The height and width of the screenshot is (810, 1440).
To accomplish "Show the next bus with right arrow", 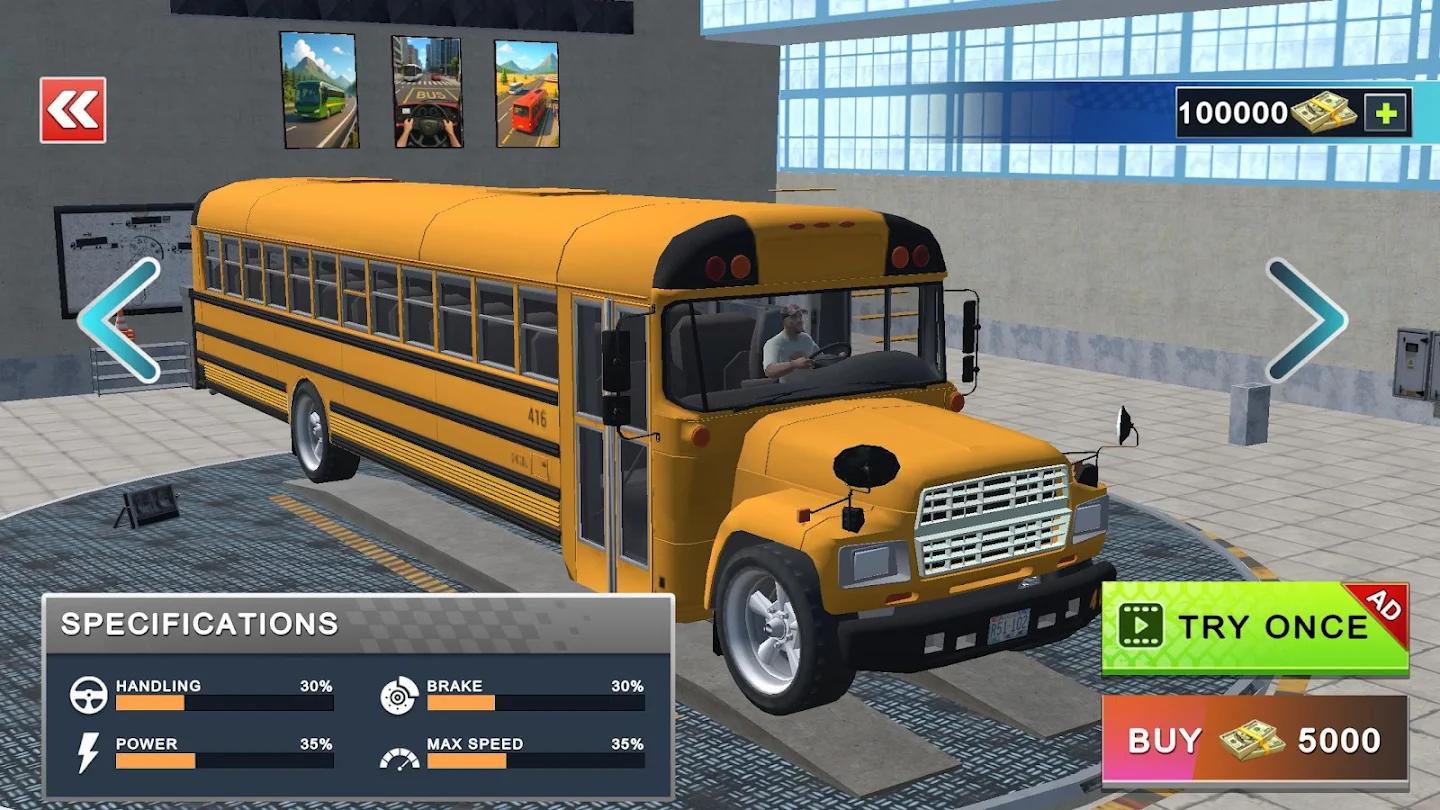I will pyautogui.click(x=1306, y=320).
